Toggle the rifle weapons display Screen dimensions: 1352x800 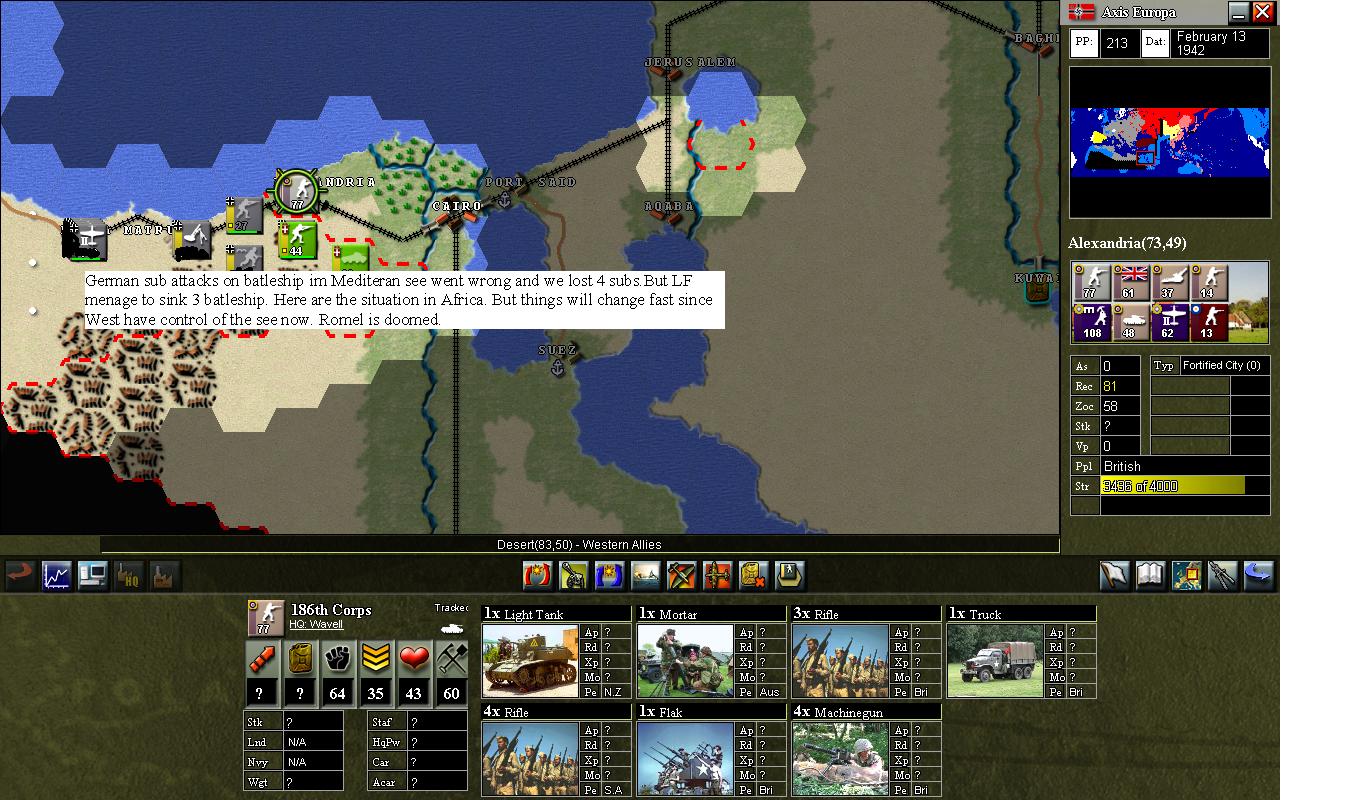point(1221,576)
